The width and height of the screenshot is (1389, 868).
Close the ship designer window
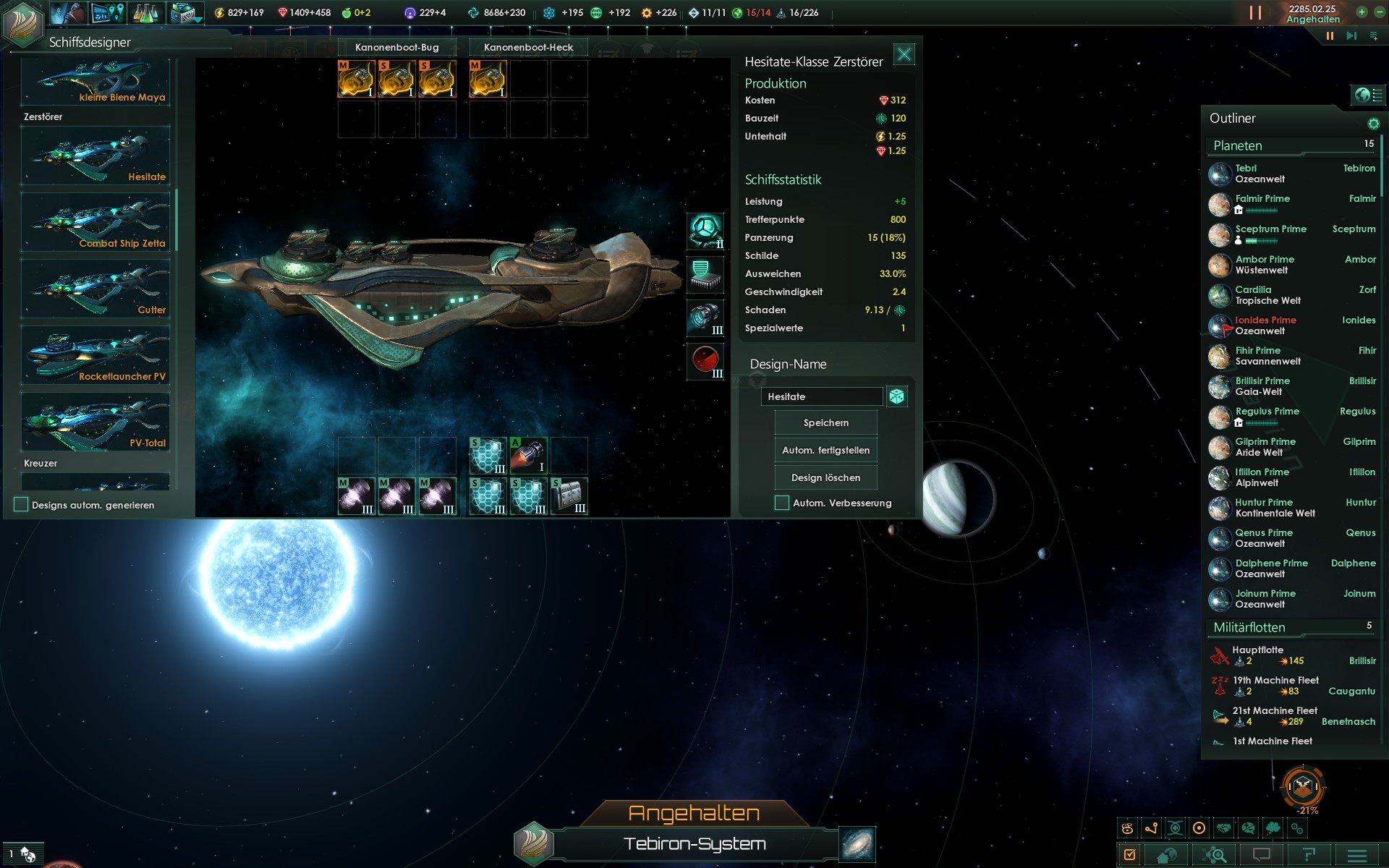904,54
